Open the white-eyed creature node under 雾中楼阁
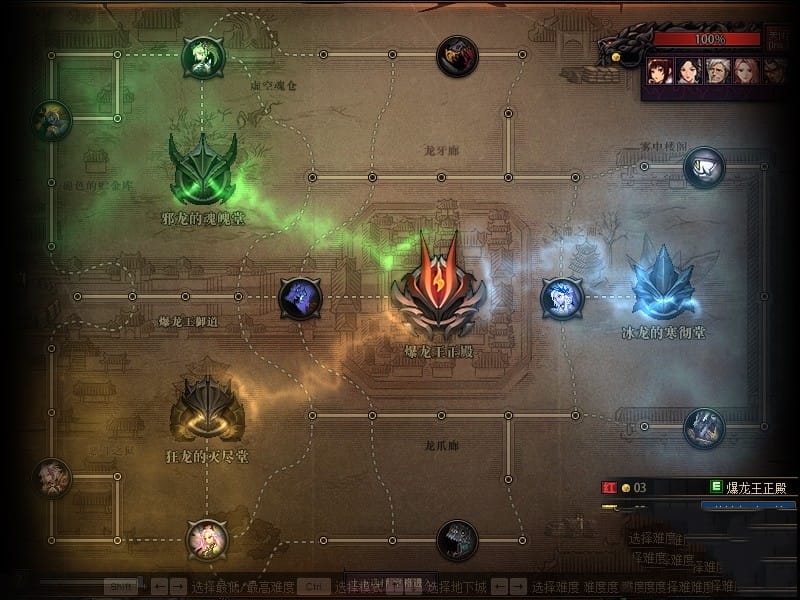This screenshot has width=800, height=600. tap(704, 167)
